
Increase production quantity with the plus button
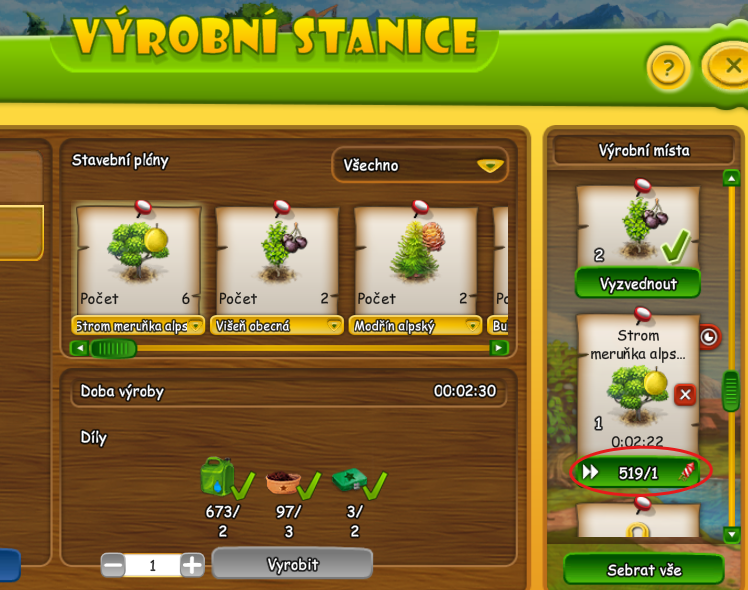192,565
